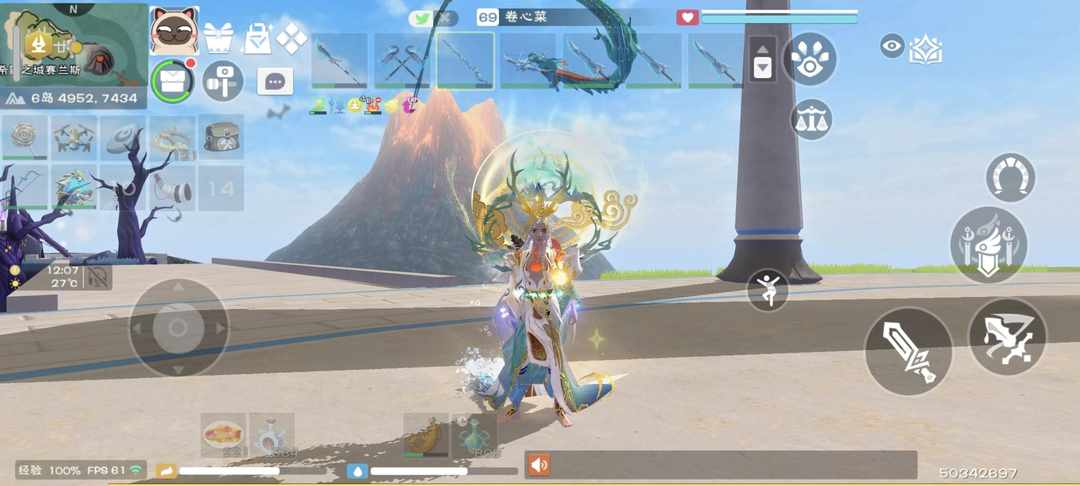Activate the flaming shield skill button

pos(988,245)
